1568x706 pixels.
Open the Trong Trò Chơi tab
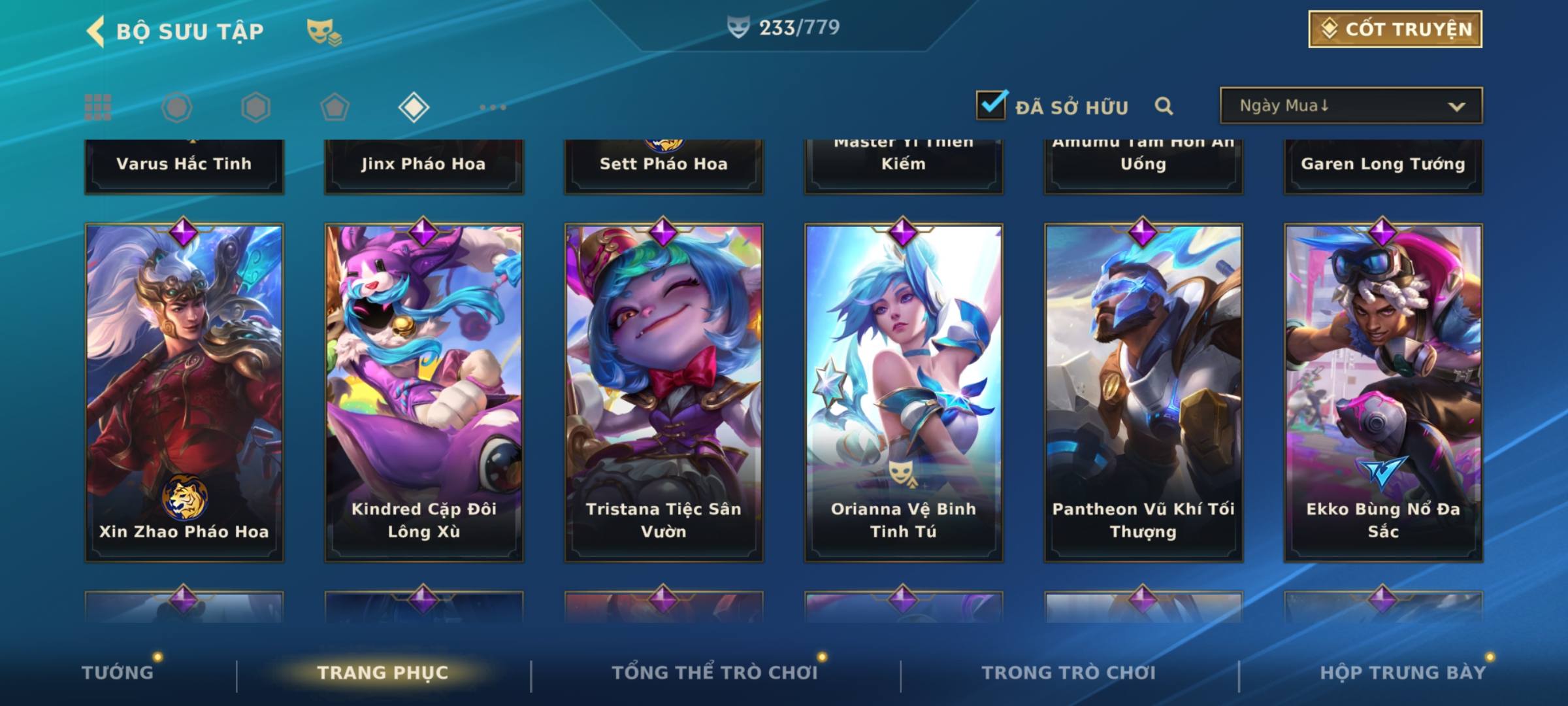(1068, 673)
